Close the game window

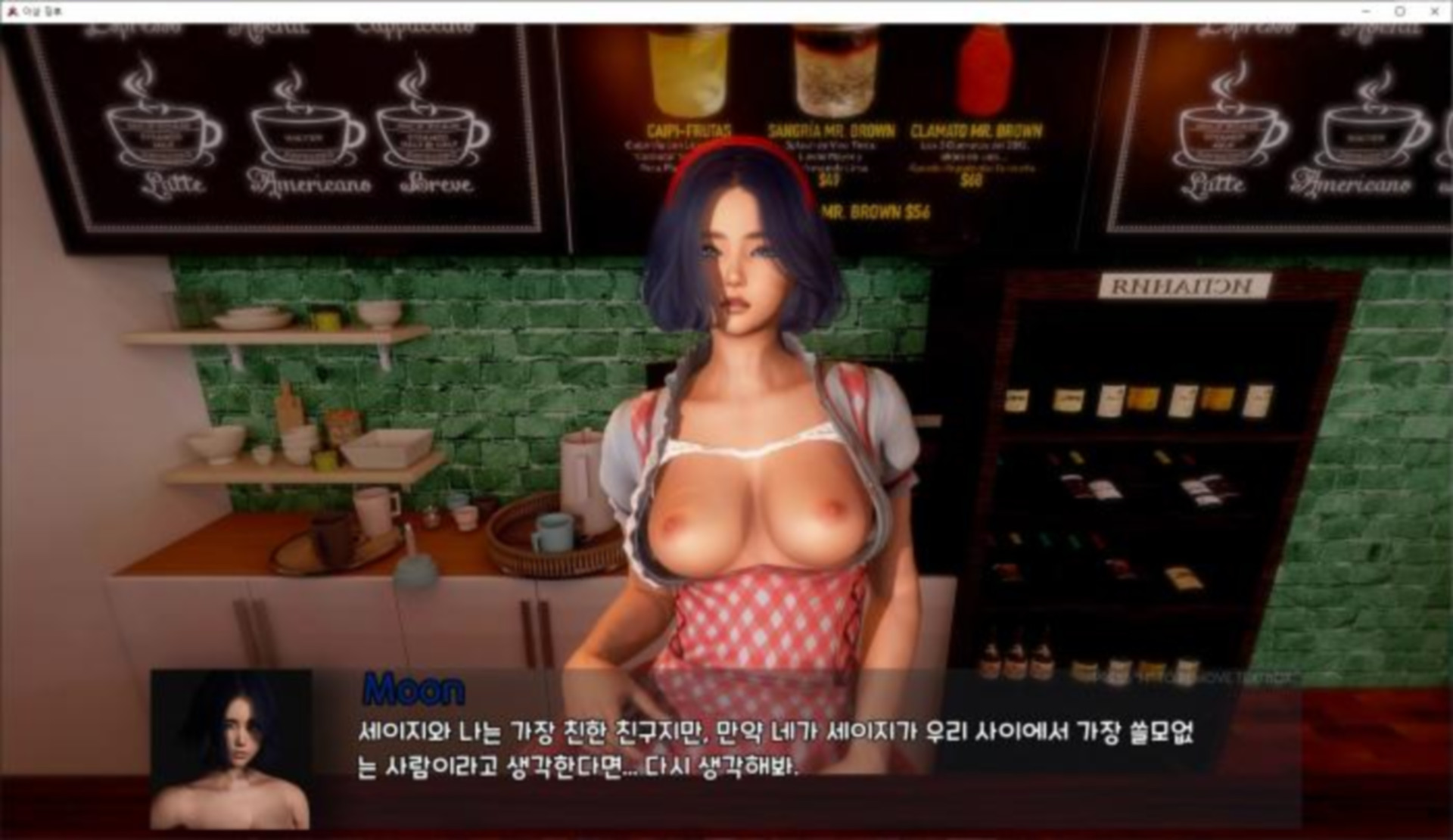[x=1436, y=11]
